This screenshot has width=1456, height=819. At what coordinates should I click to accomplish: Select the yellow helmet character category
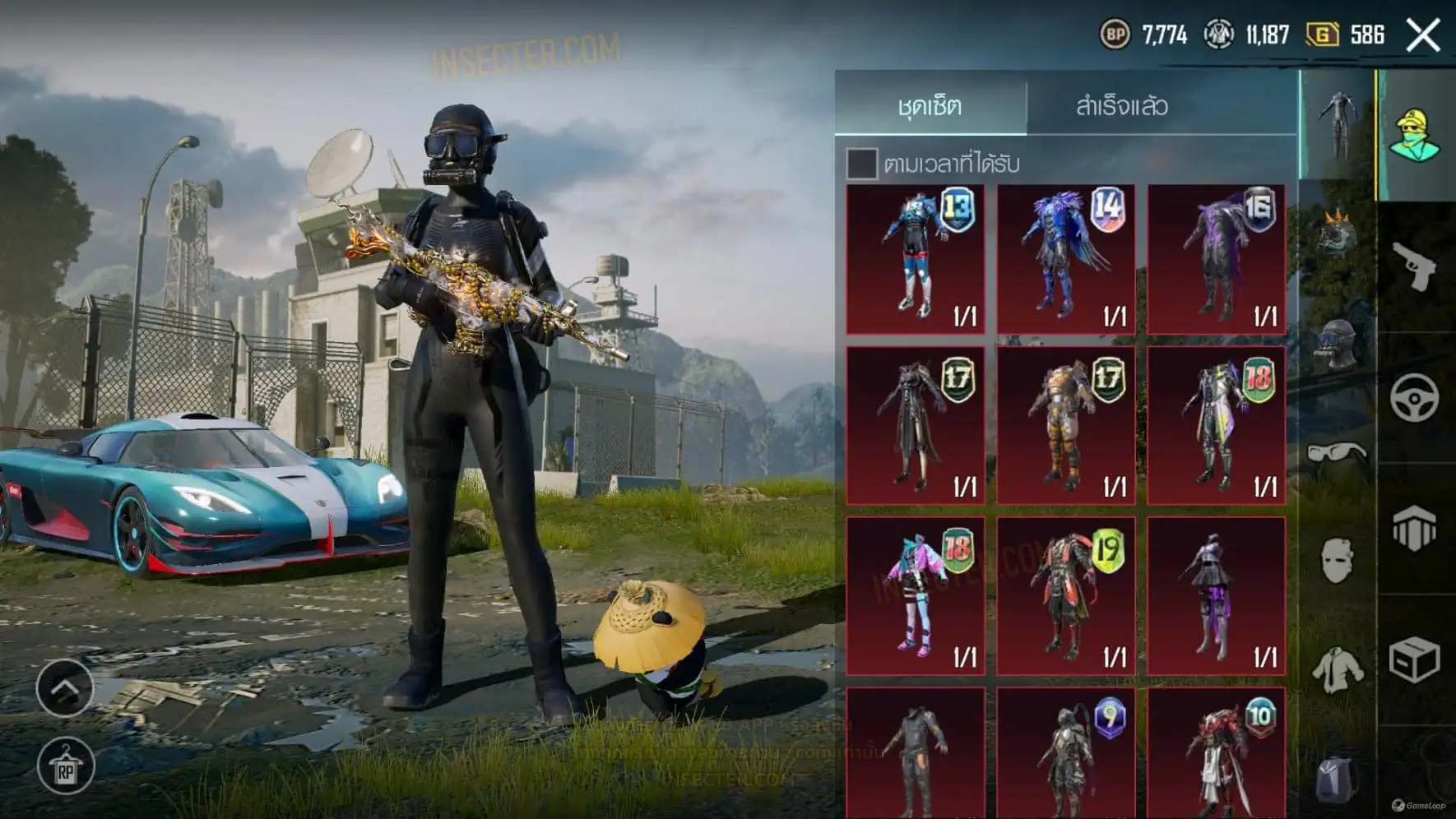1414,134
